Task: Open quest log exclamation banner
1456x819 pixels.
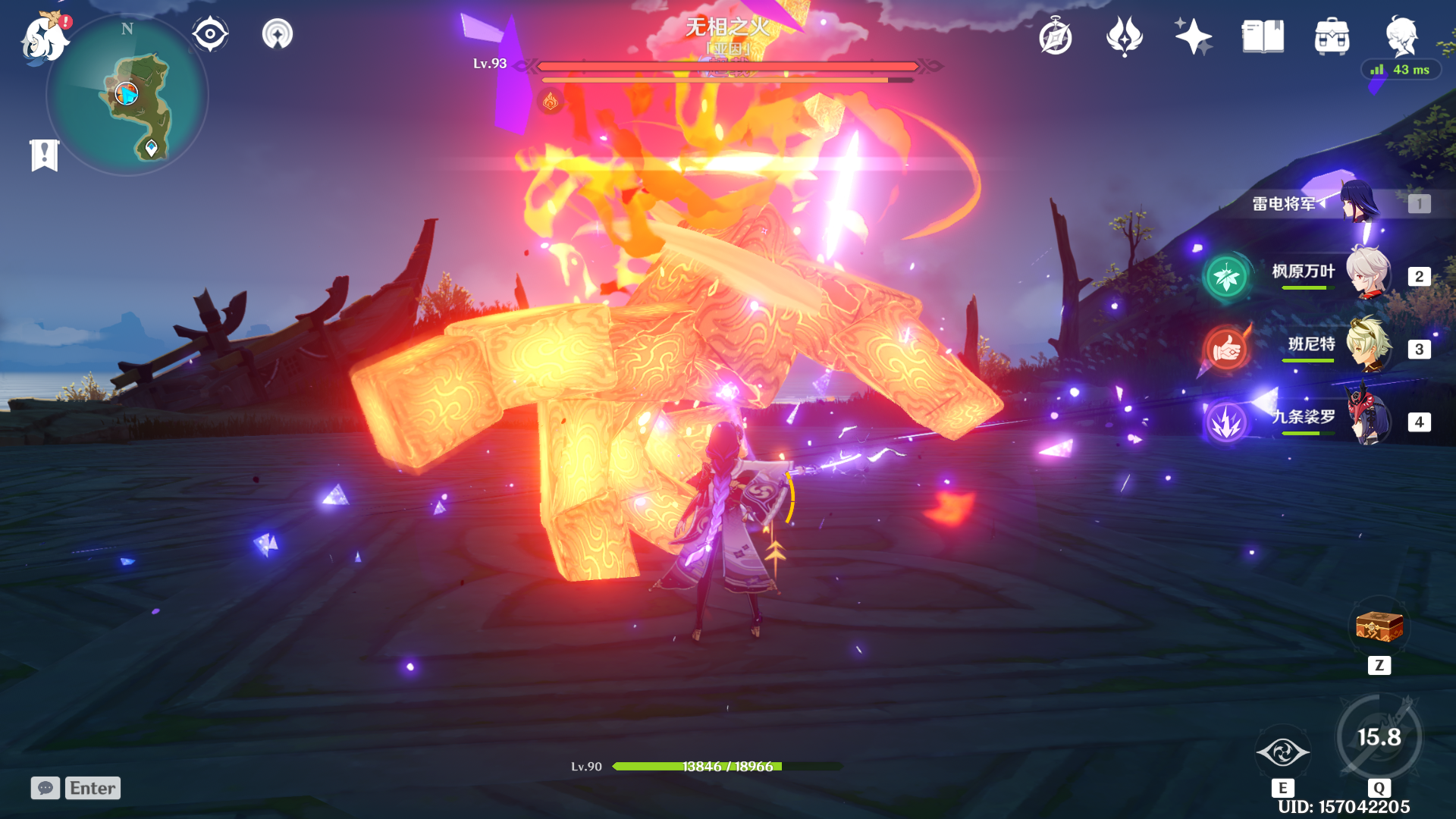Action: click(45, 155)
